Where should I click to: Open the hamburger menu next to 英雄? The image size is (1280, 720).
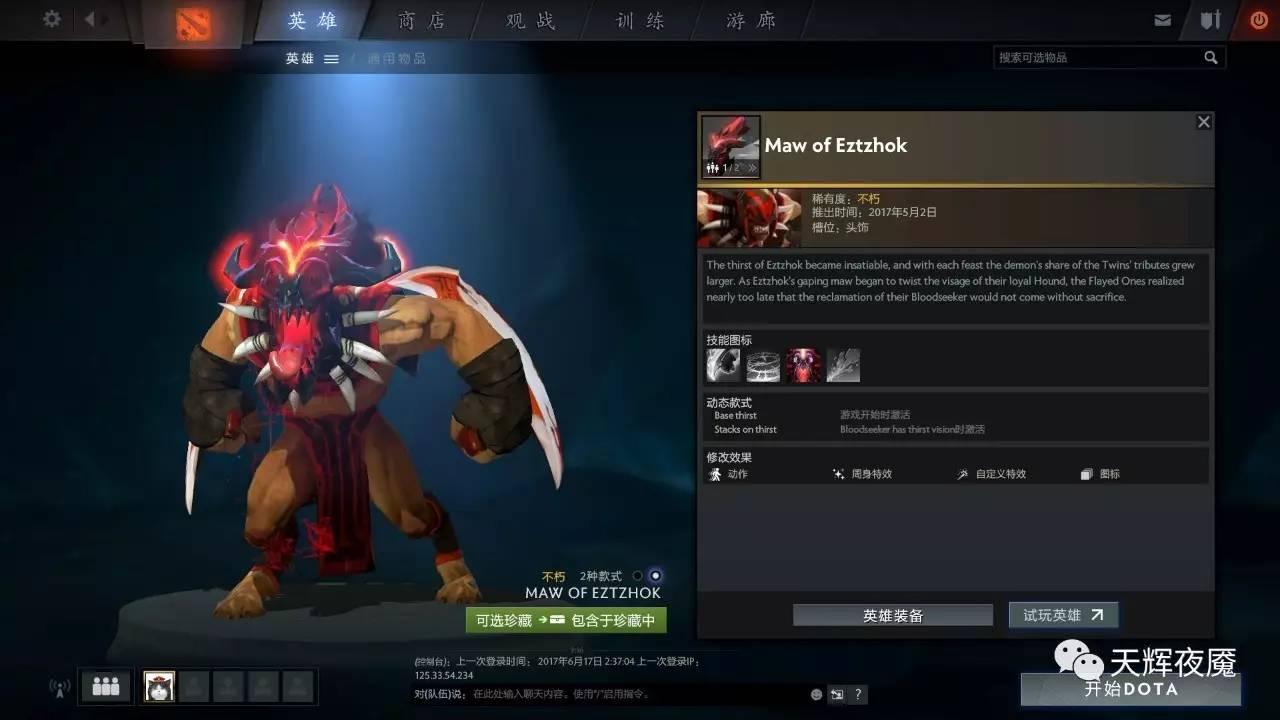click(x=331, y=58)
